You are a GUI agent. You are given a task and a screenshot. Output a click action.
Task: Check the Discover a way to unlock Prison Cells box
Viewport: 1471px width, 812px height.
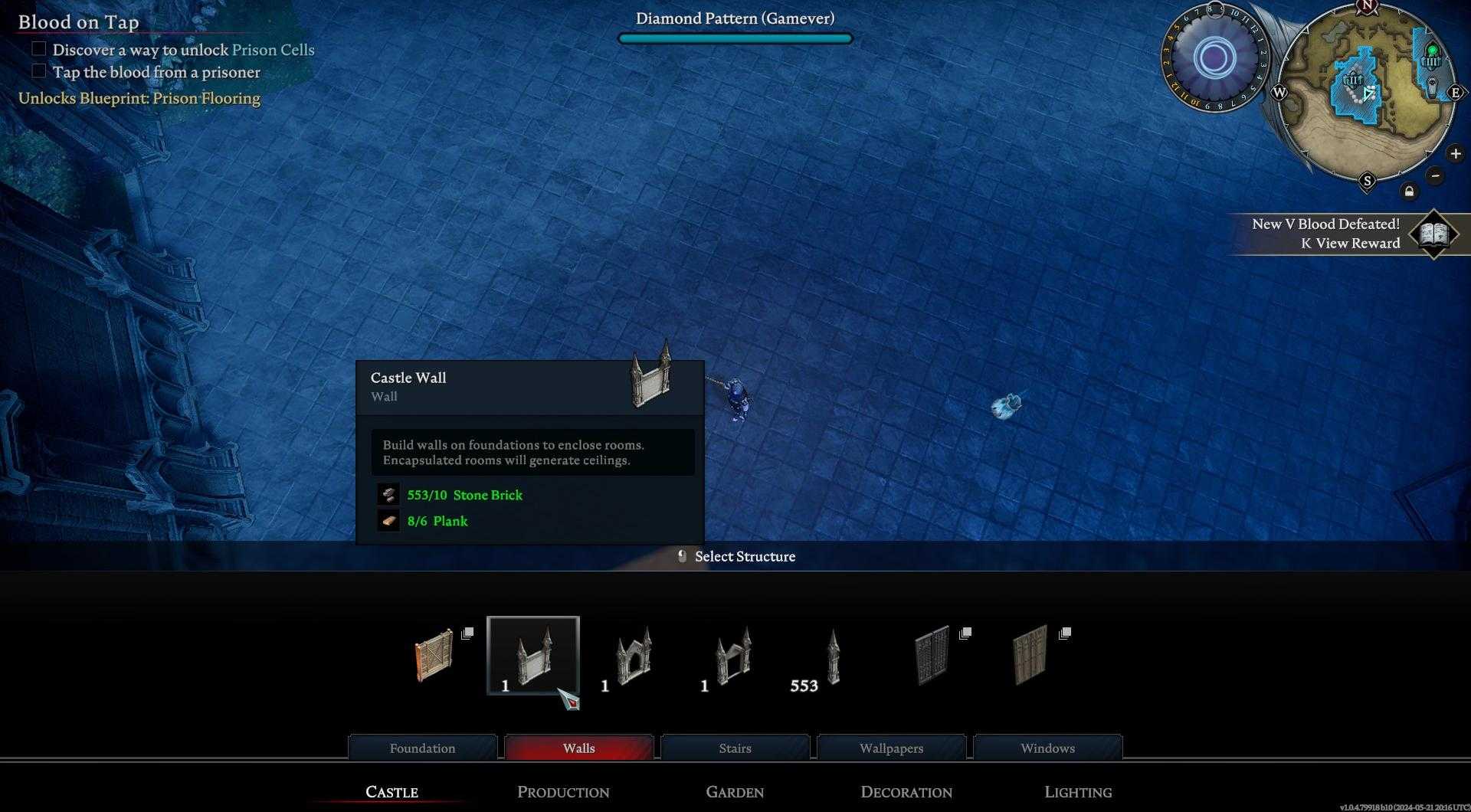[x=38, y=48]
